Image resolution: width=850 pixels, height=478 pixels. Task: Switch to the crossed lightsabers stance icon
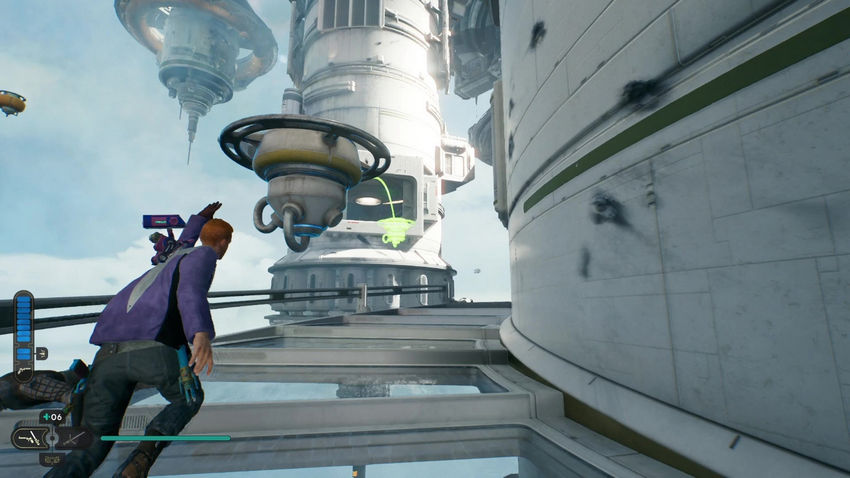click(x=73, y=438)
